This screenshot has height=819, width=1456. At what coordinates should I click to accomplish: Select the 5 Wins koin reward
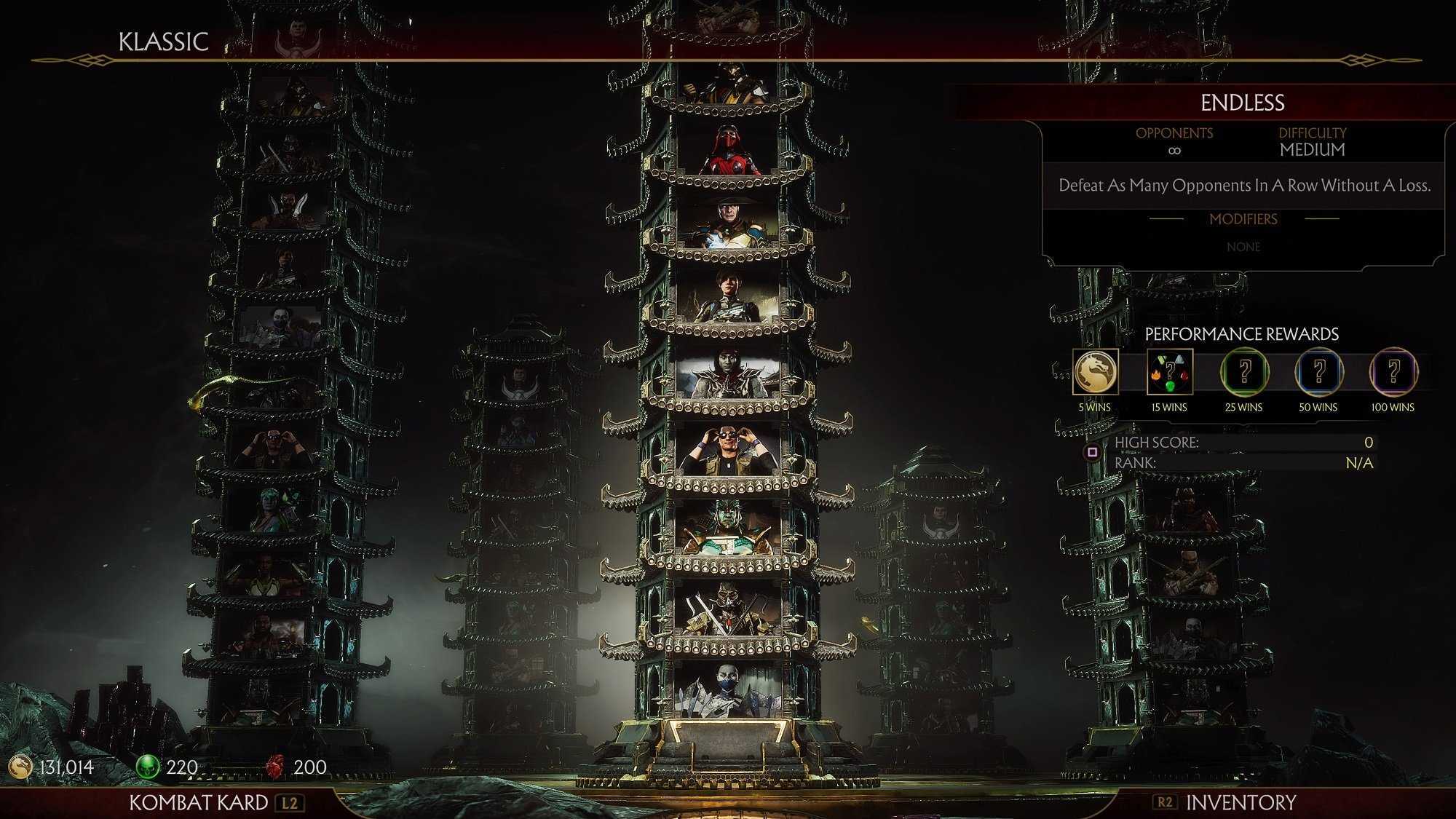(x=1095, y=372)
